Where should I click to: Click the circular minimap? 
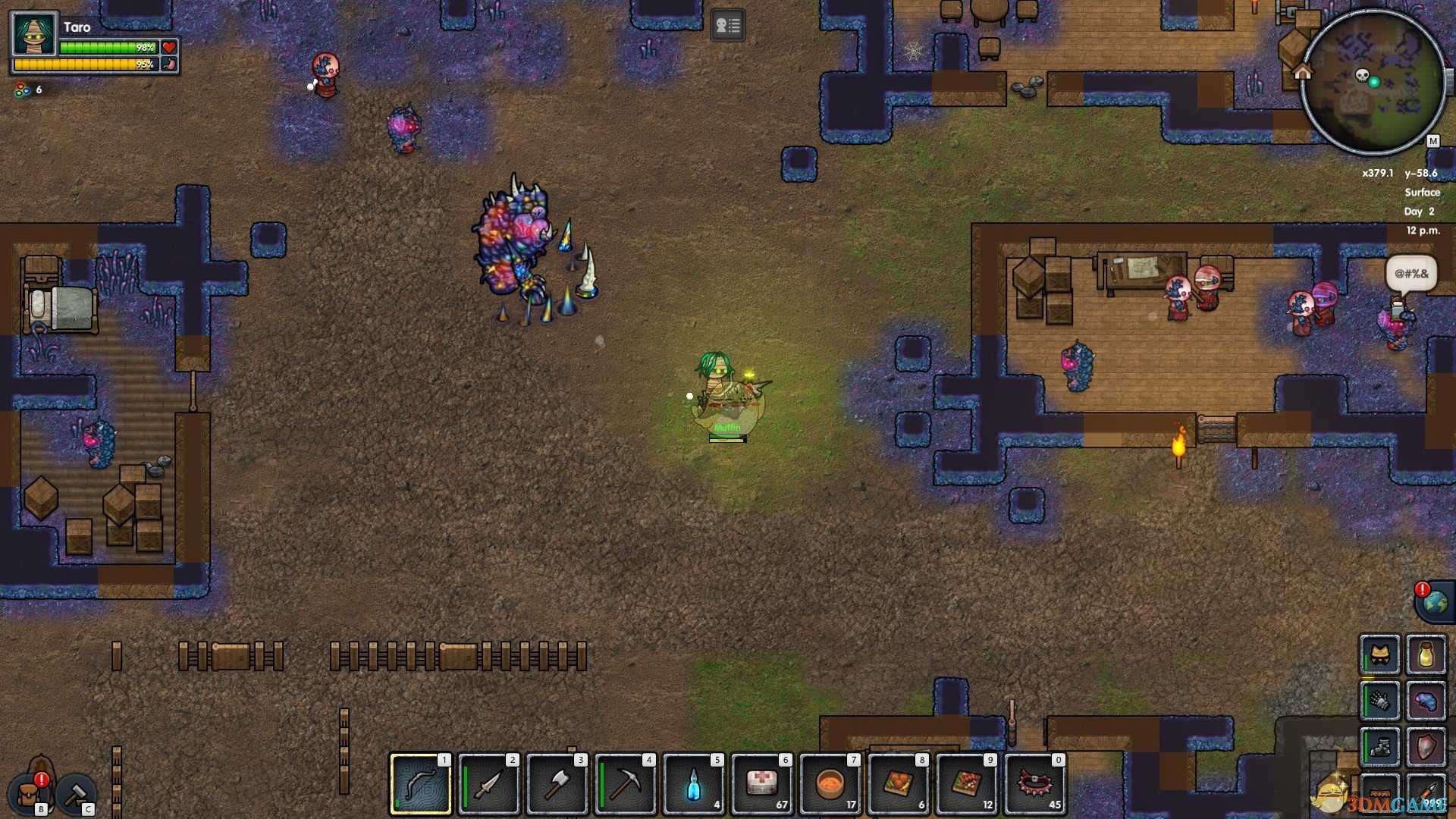[x=1373, y=82]
